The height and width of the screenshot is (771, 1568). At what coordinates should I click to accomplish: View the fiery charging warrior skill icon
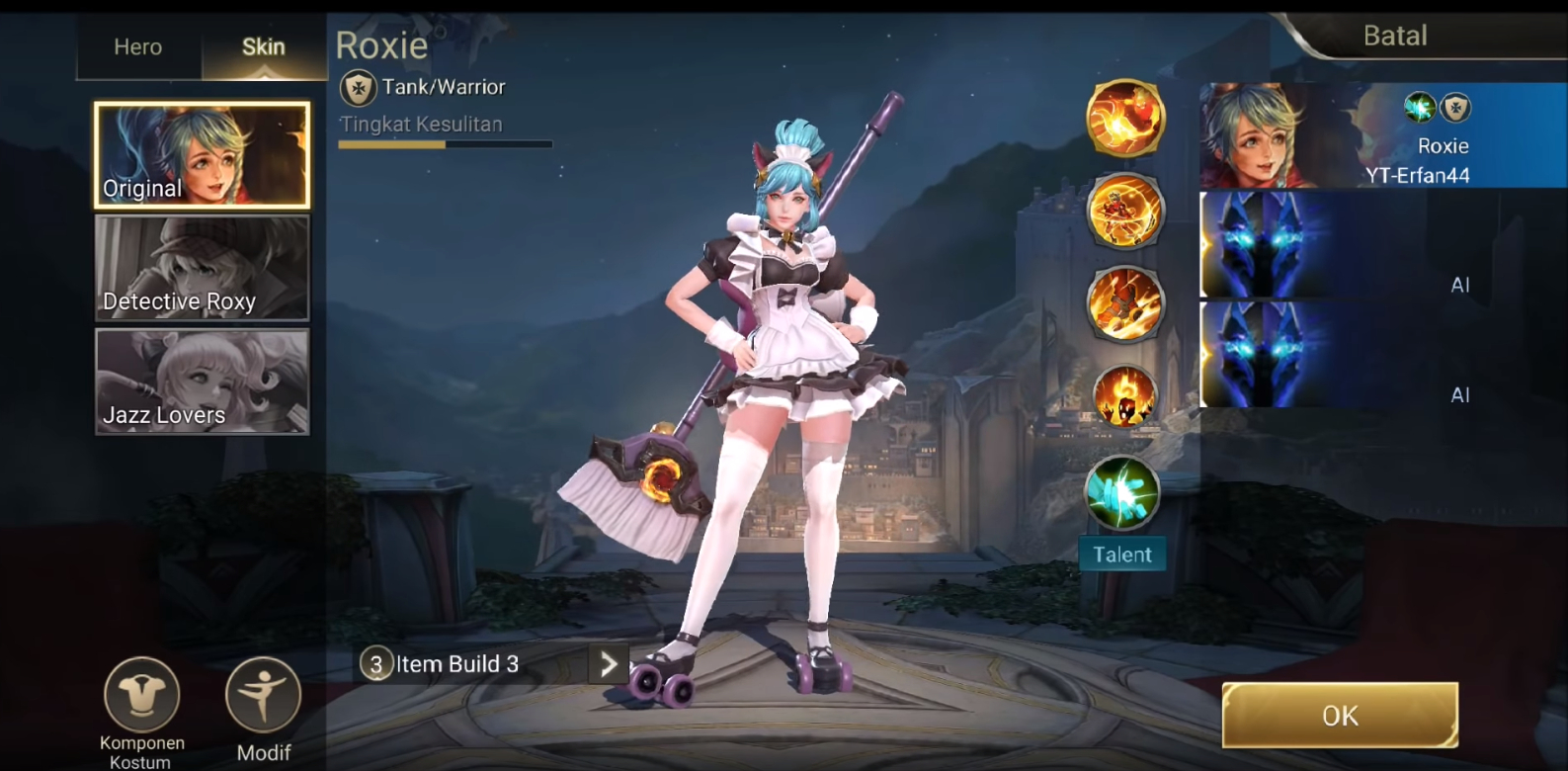(1125, 303)
